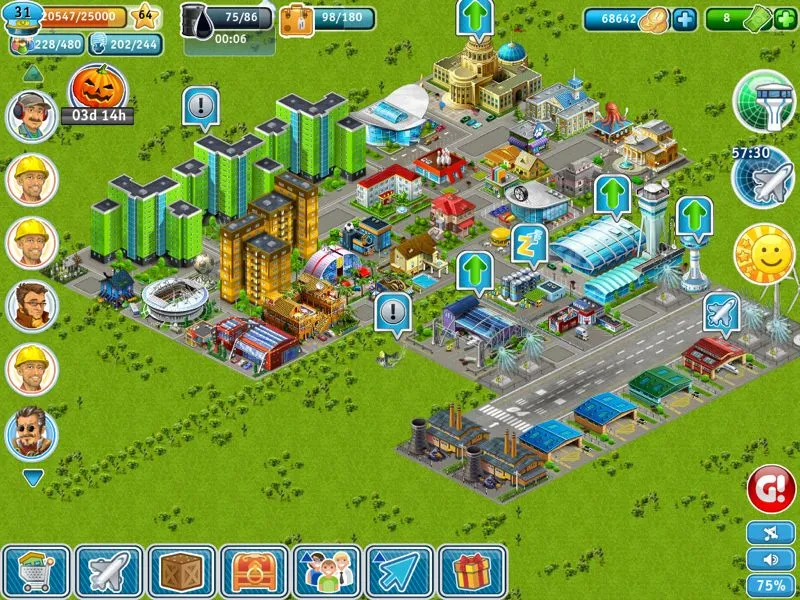Toggle the sound speaker button
The image size is (800, 600).
771,559
